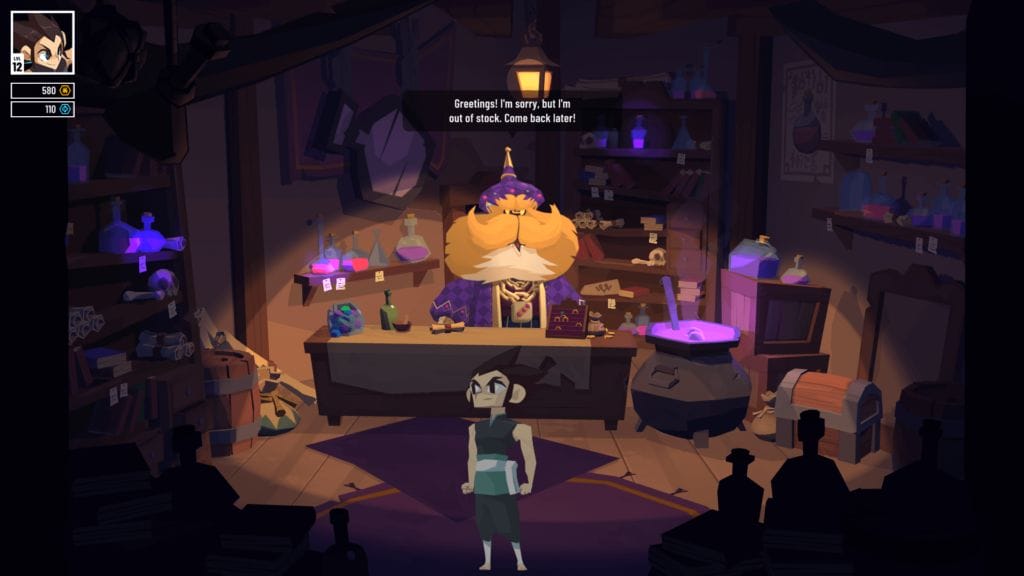Open the hero portrait at level 12
This screenshot has height=576, width=1024.
43,43
